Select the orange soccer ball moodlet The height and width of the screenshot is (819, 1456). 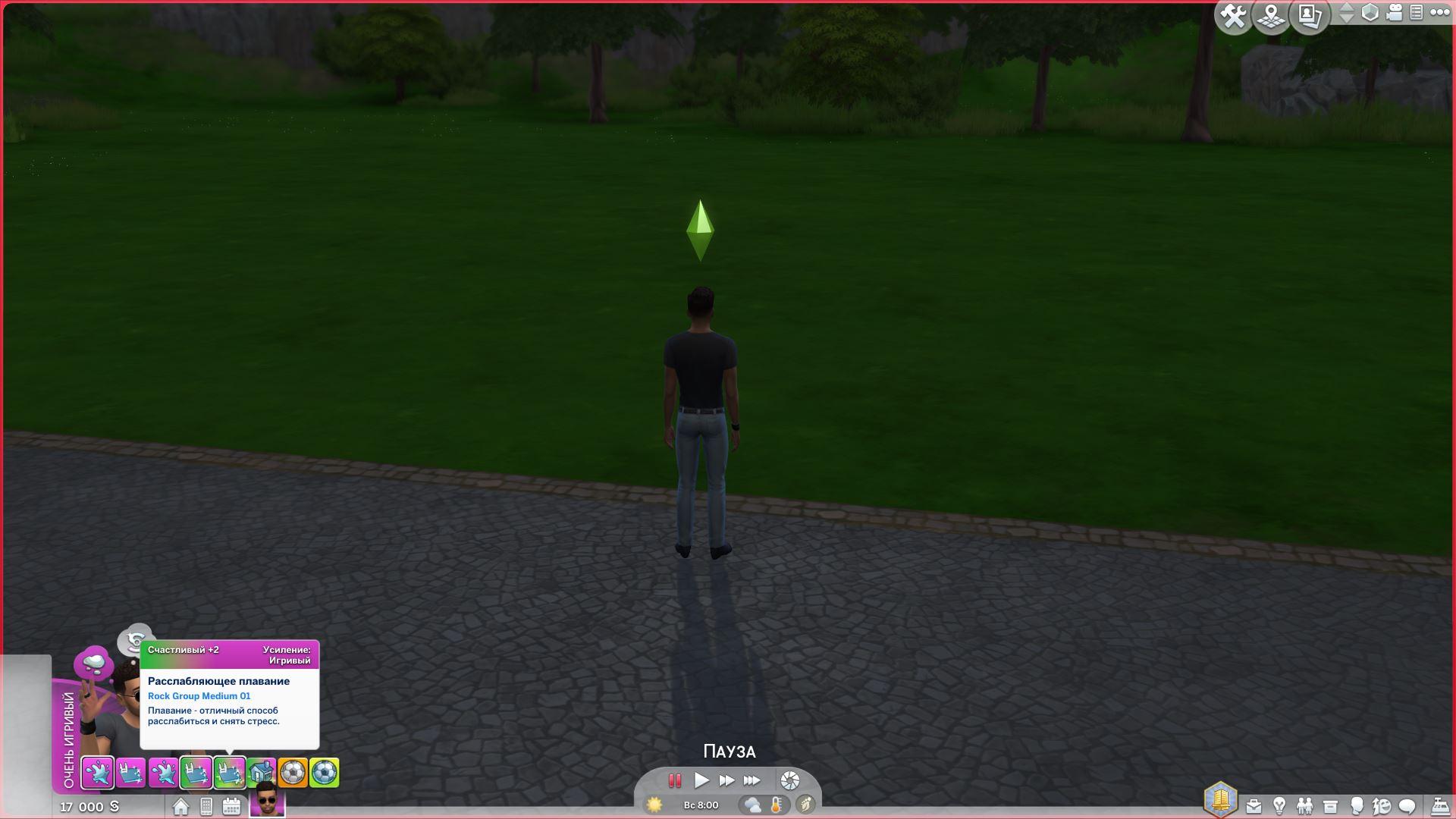coord(292,773)
